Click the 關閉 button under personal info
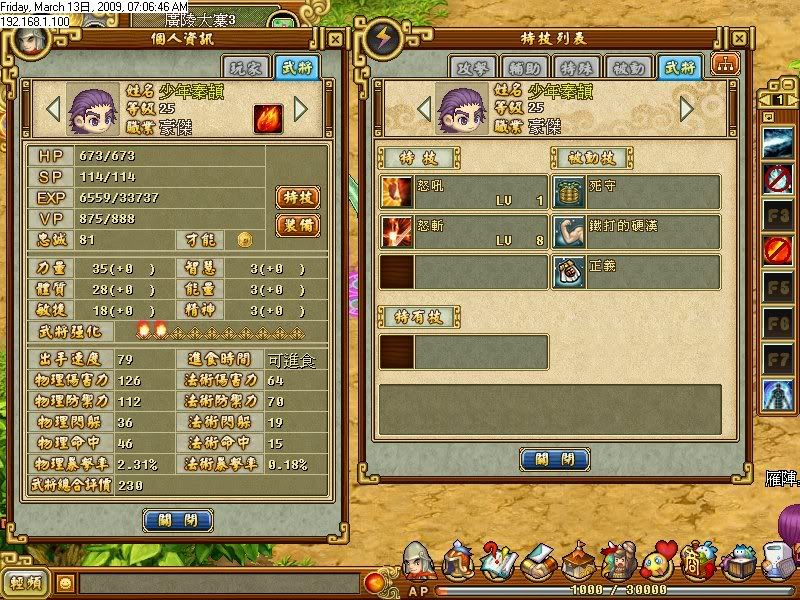This screenshot has height=600, width=800. pyautogui.click(x=178, y=520)
